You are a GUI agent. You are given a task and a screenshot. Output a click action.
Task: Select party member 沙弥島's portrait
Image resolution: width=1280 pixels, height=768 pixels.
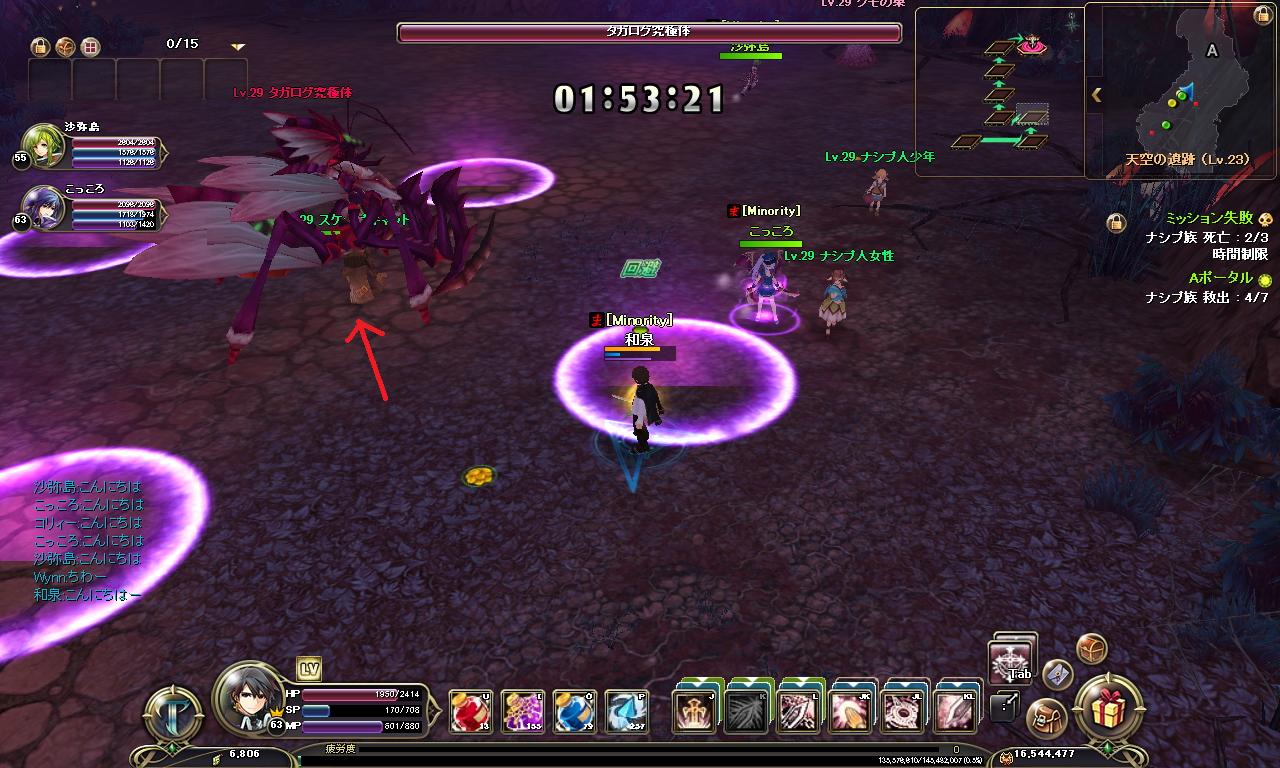coord(44,147)
